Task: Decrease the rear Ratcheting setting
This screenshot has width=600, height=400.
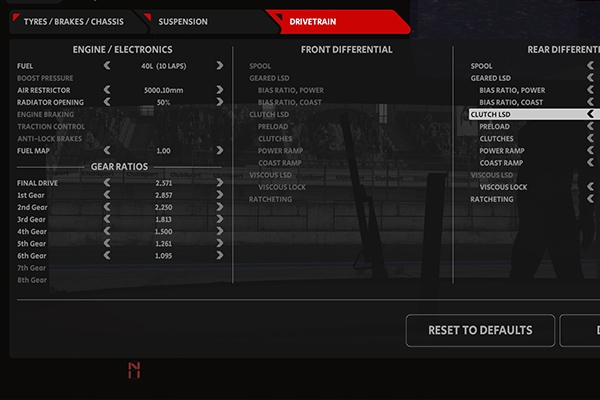Action: [591, 199]
